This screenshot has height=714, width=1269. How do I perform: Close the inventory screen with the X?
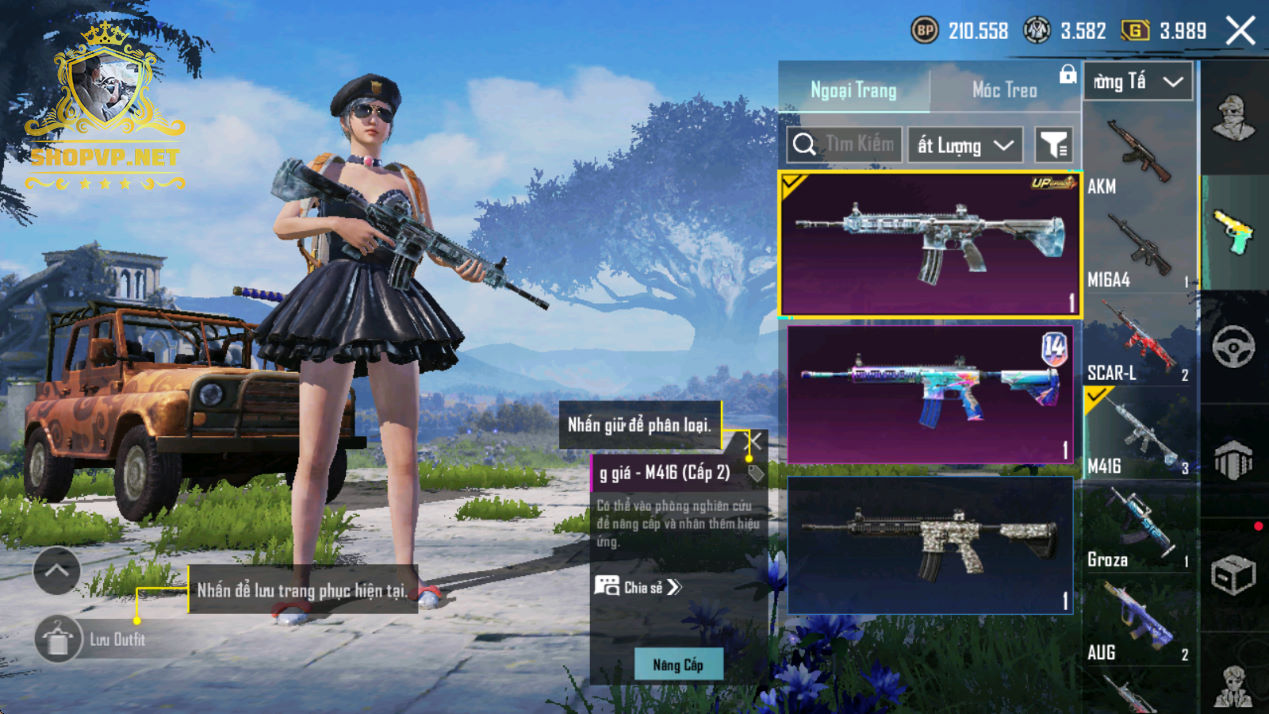point(1240,31)
